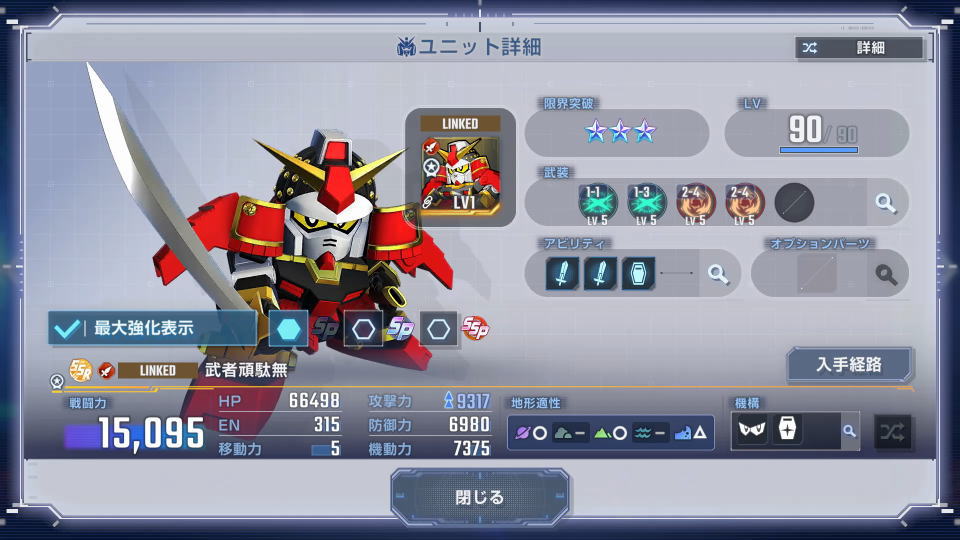Viewport: 960px width, 540px height.
Task: Open the オプションパーツ magnifier
Action: [x=885, y=274]
